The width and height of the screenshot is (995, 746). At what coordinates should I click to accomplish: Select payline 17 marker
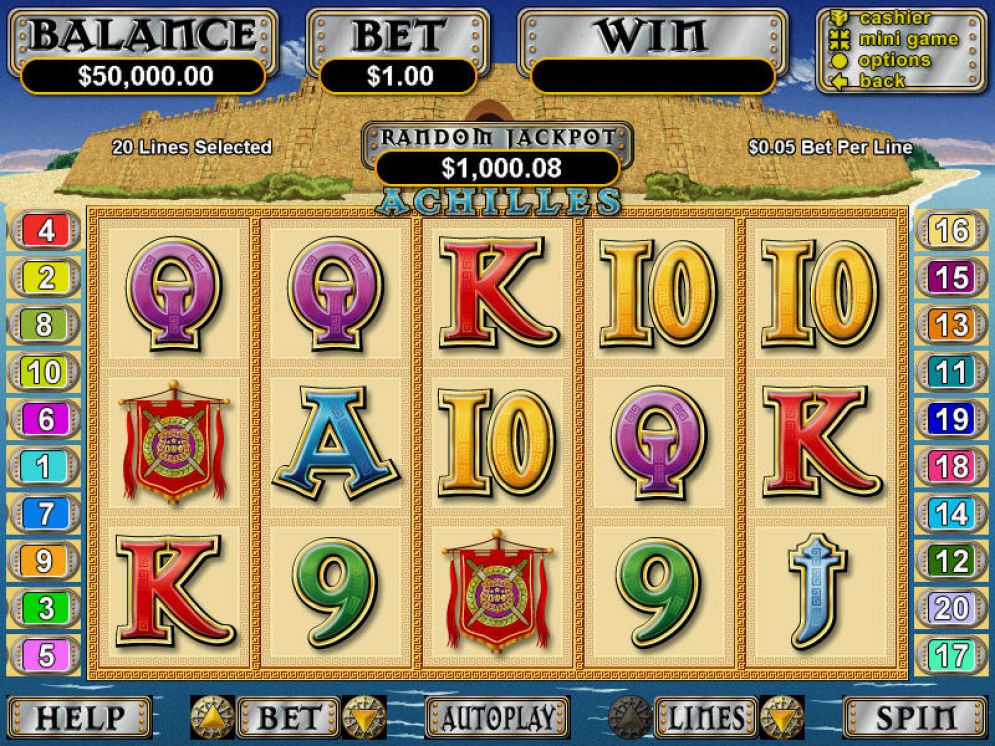pyautogui.click(x=950, y=656)
